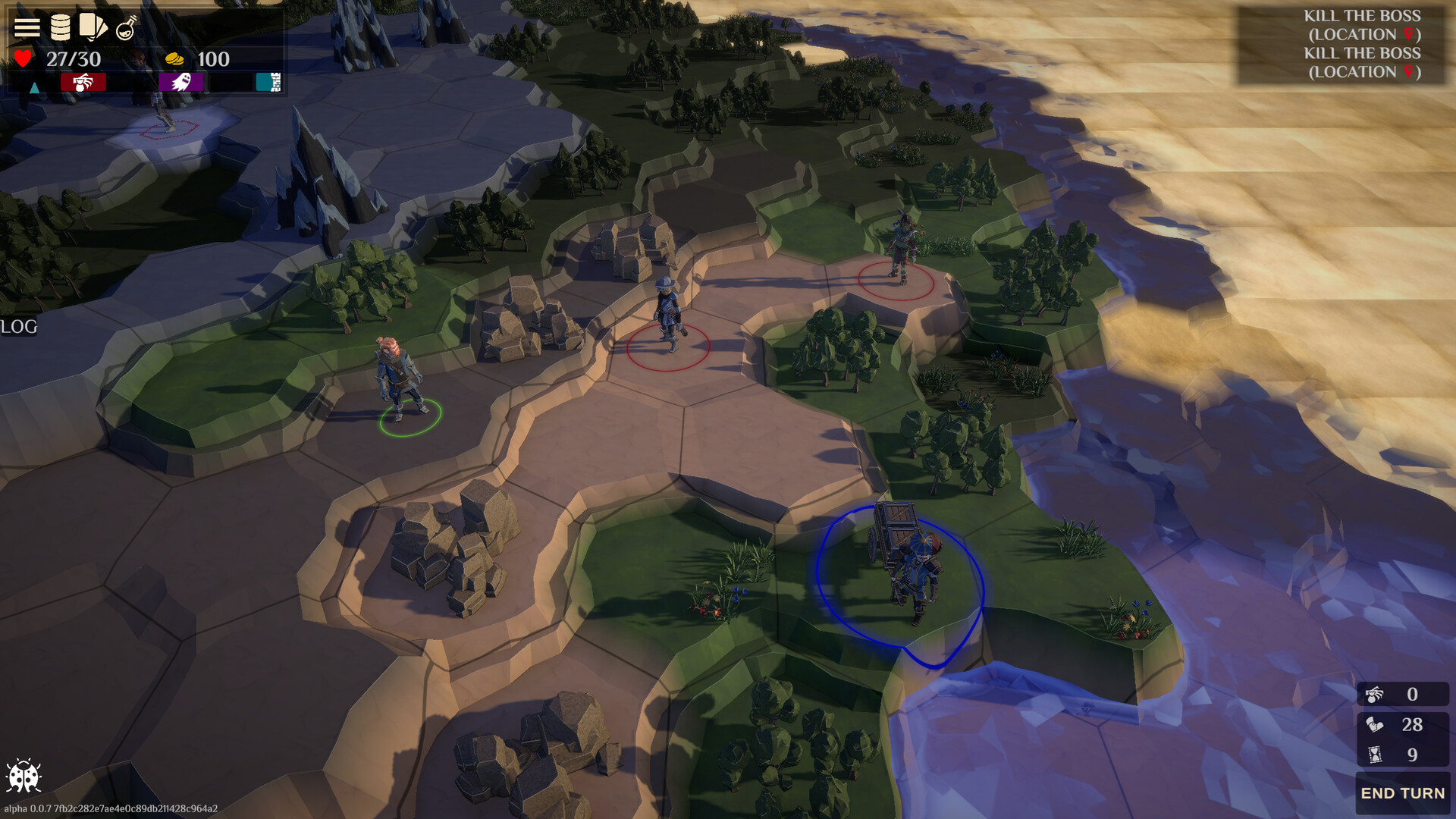Select the hero with the green circle
Image resolution: width=1456 pixels, height=819 pixels.
[x=398, y=394]
